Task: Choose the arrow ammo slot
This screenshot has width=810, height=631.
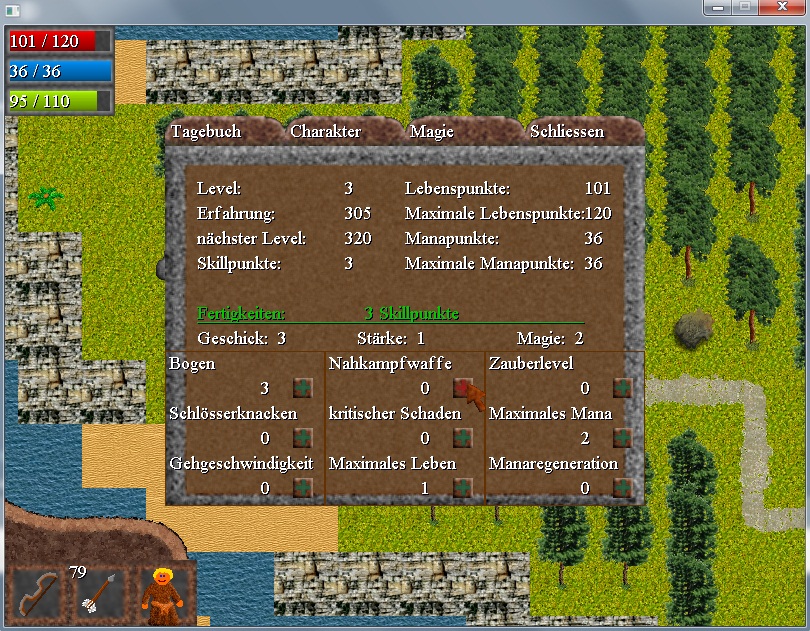Action: [x=100, y=596]
